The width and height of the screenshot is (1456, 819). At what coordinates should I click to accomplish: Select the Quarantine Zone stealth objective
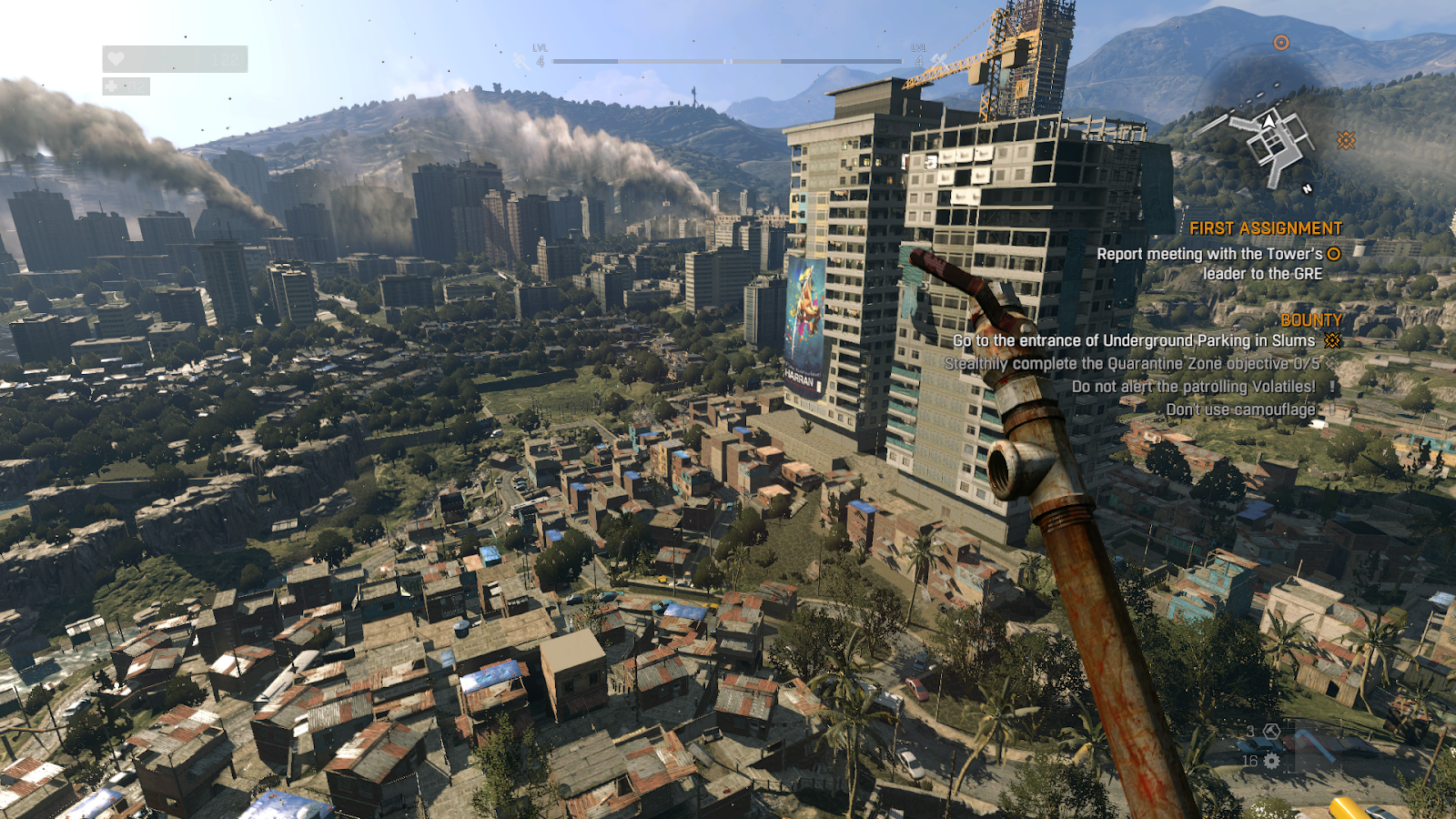tap(1131, 364)
